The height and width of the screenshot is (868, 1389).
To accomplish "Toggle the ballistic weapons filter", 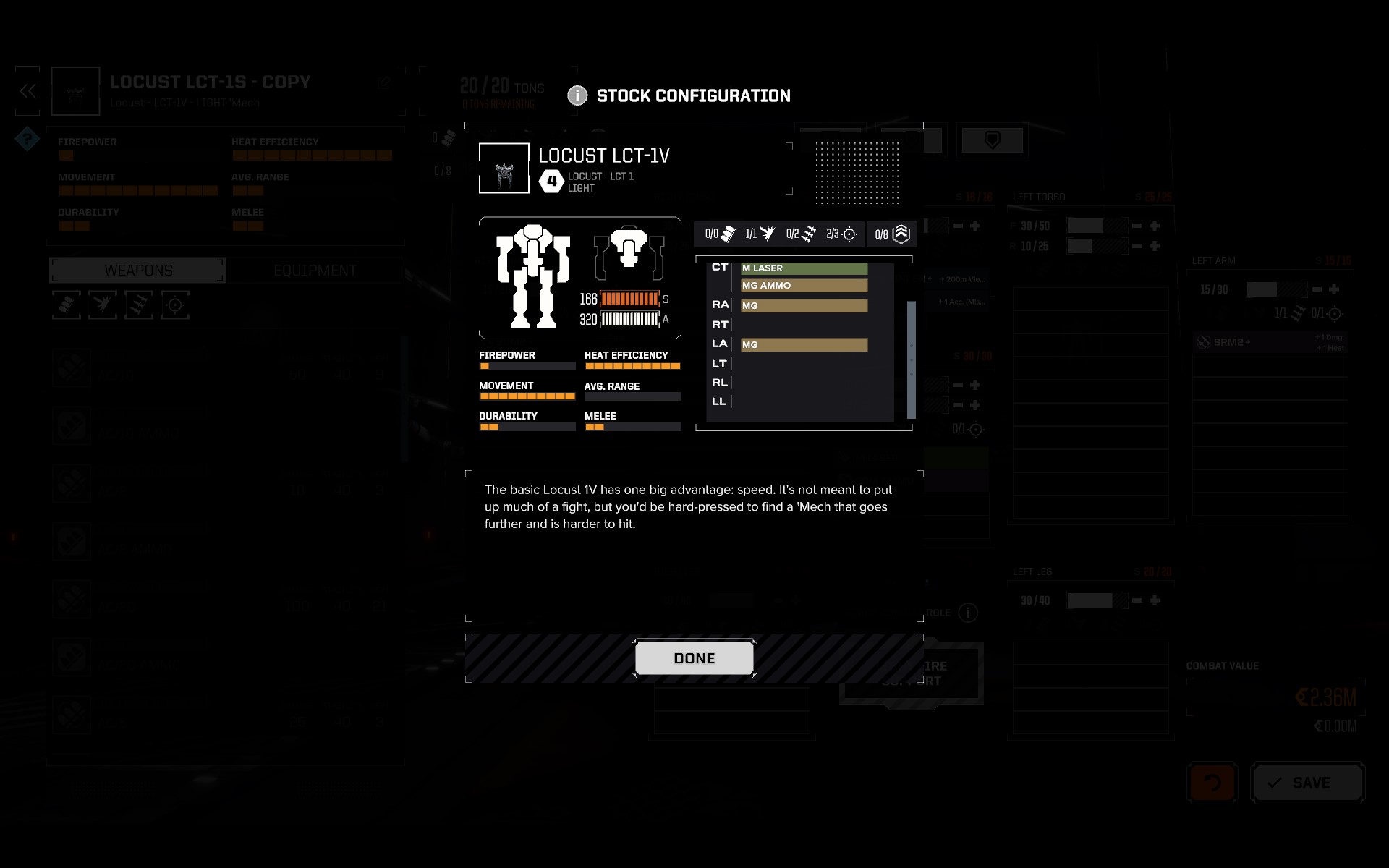I will click(x=66, y=305).
